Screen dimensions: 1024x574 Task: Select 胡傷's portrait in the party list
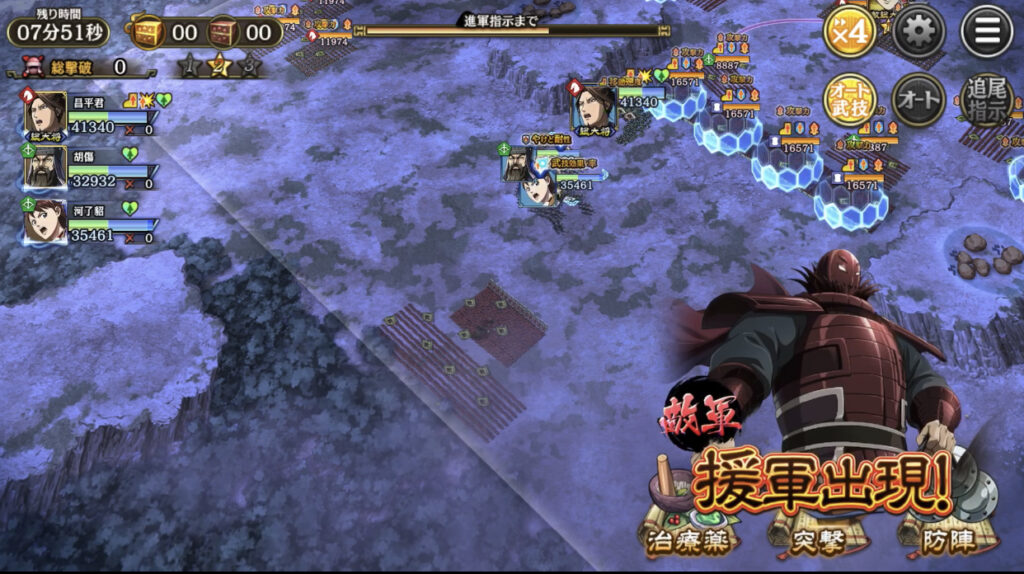pos(45,167)
